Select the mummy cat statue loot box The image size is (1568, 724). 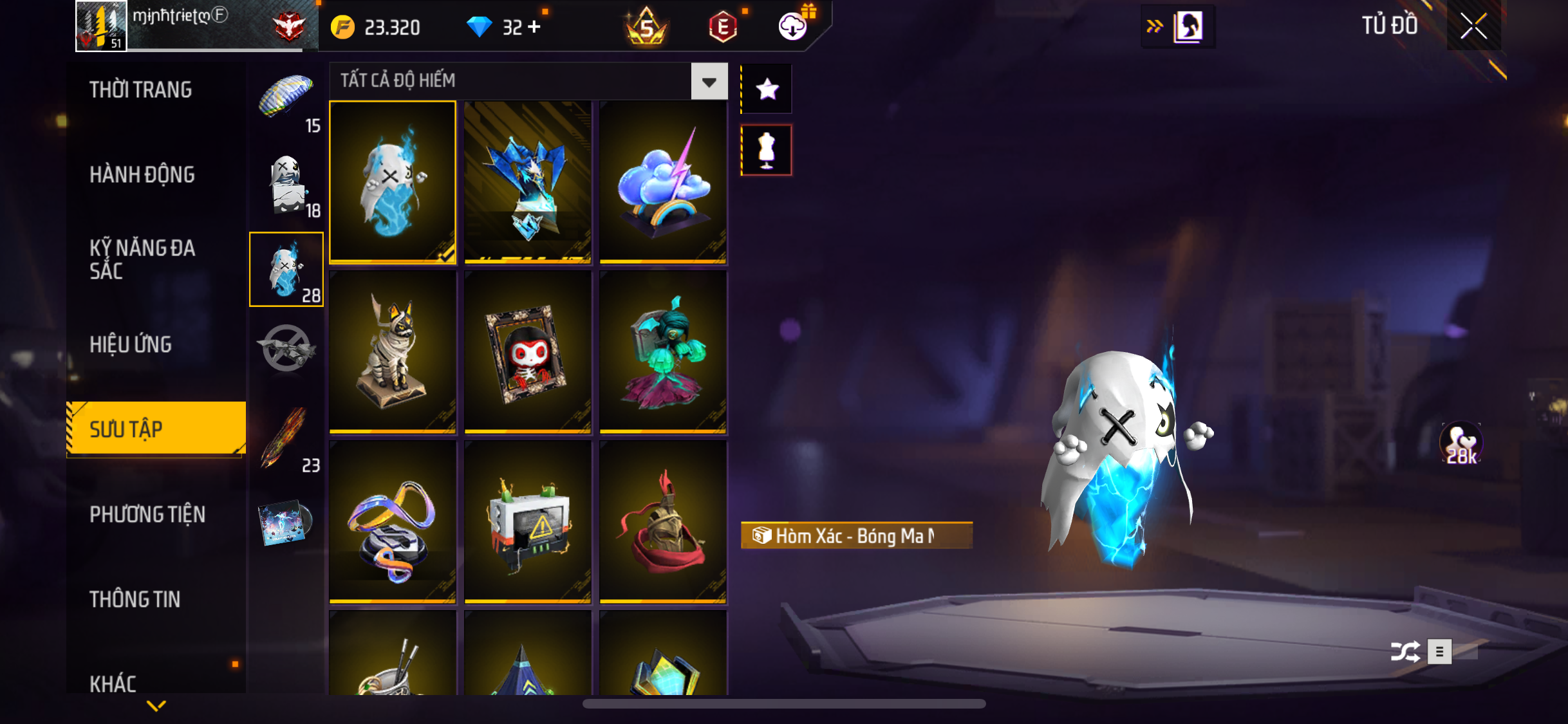(x=393, y=351)
